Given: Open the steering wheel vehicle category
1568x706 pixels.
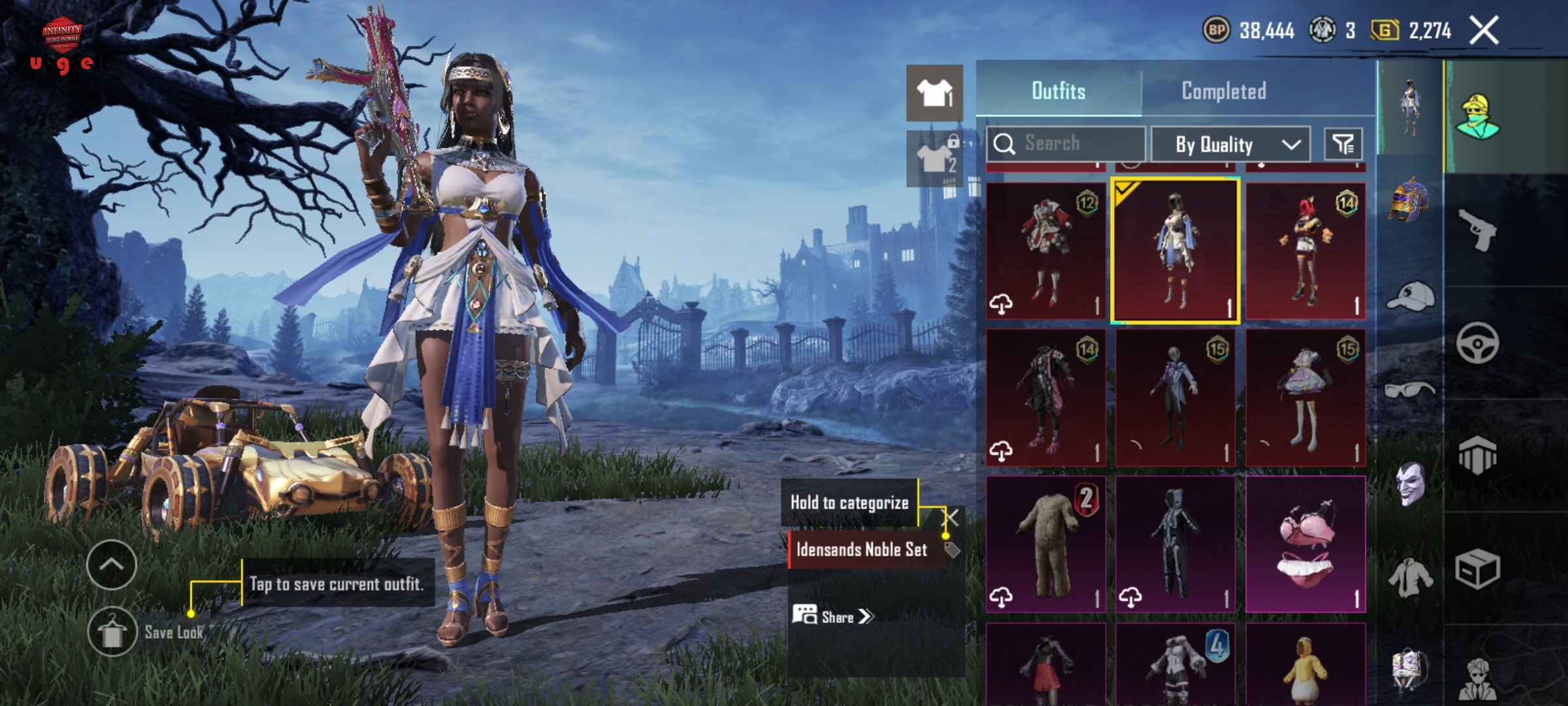Looking at the screenshot, I should coord(1477,343).
